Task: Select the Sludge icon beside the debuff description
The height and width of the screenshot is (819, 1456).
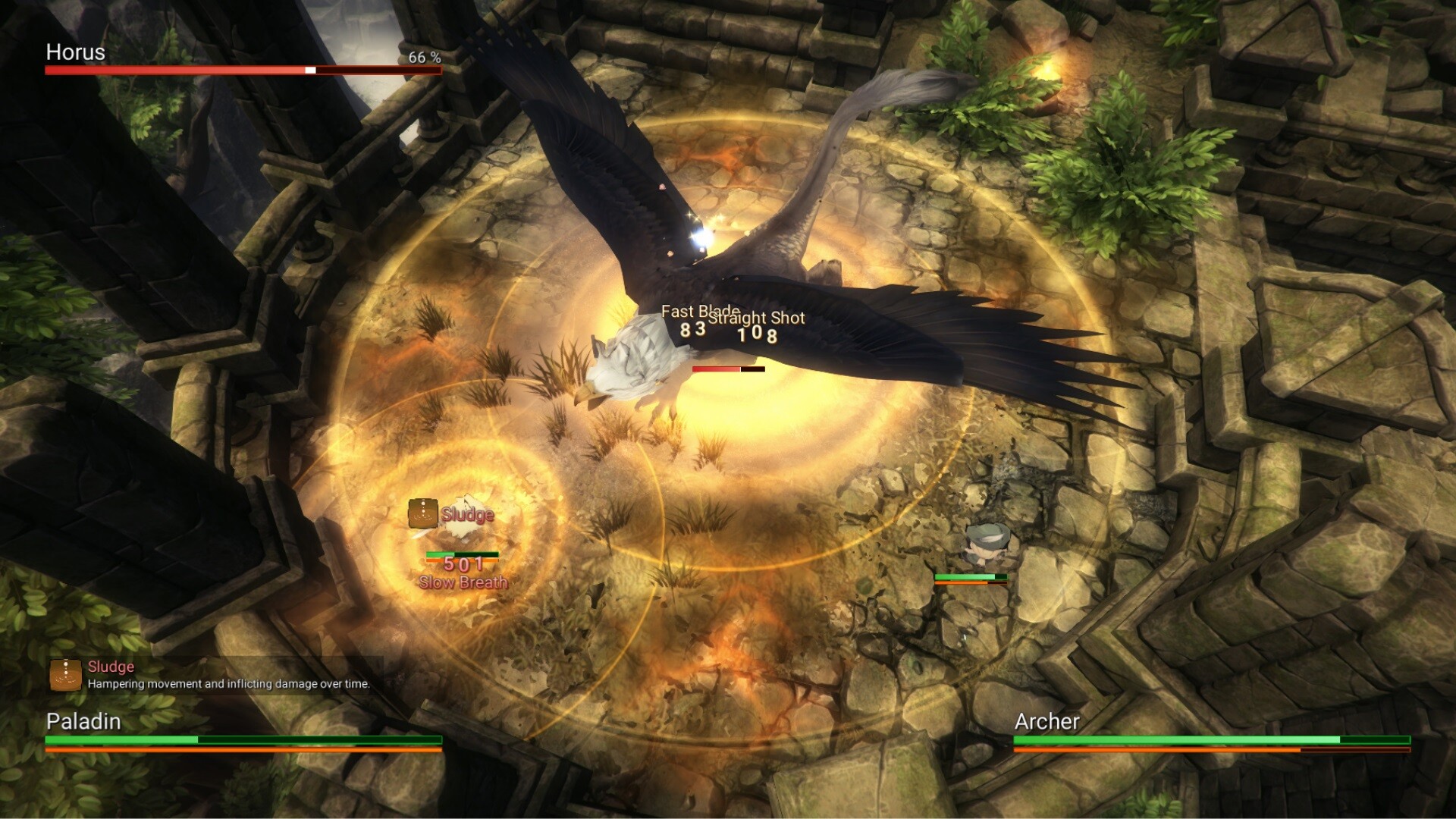Action: pos(66,674)
